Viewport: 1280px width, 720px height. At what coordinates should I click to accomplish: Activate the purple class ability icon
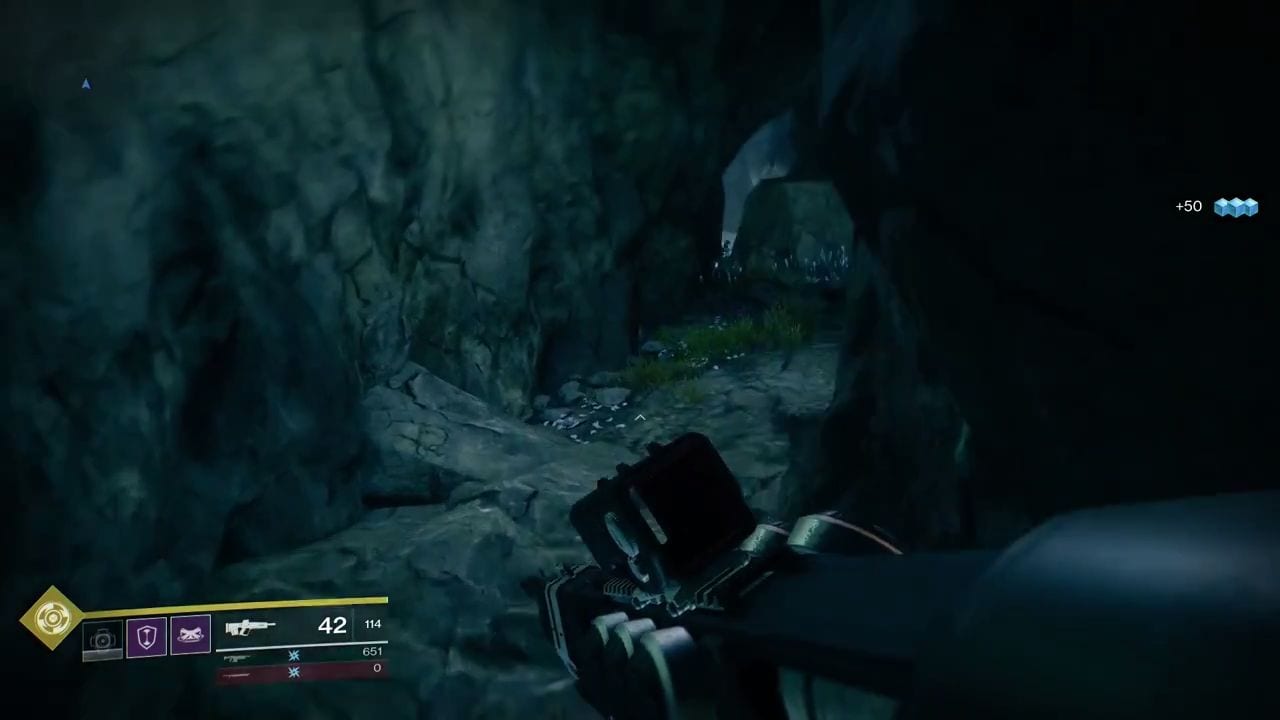point(190,636)
